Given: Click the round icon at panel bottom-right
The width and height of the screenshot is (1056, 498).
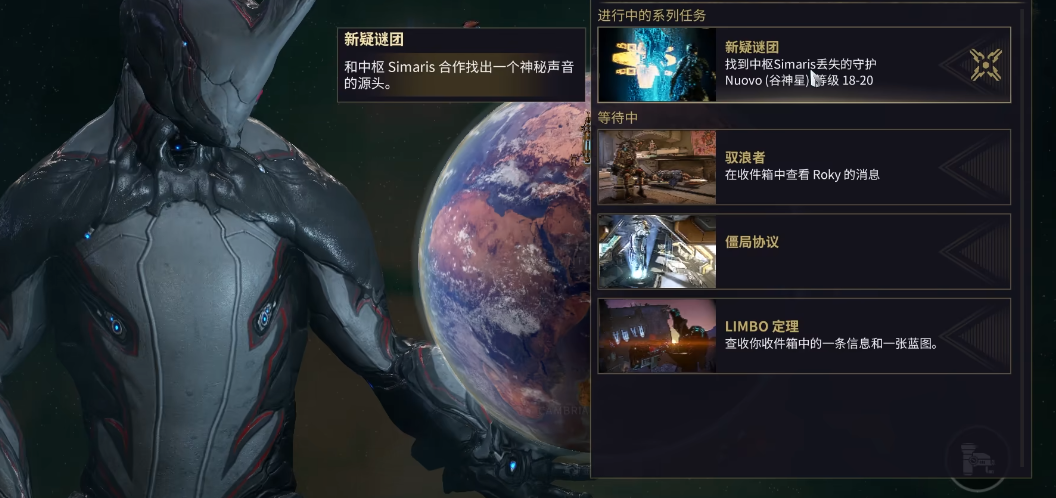Looking at the screenshot, I should (977, 458).
